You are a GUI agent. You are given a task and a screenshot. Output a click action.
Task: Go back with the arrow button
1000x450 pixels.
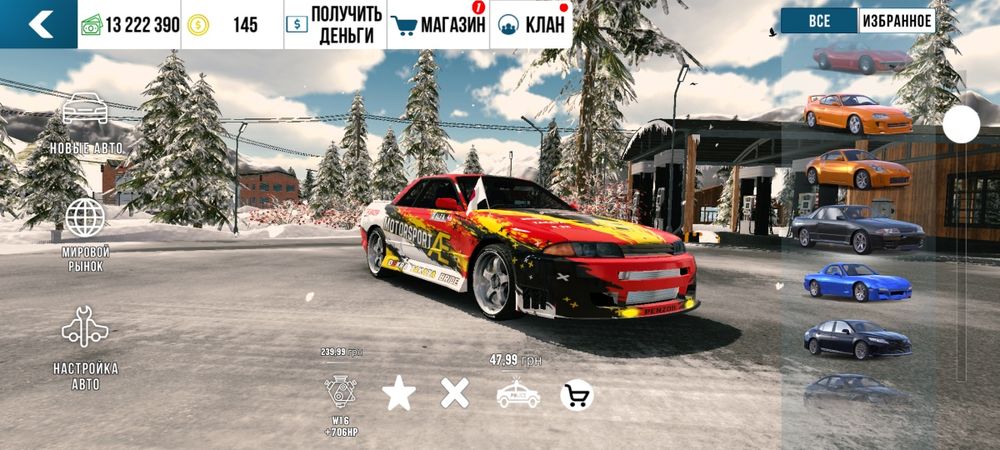39,24
